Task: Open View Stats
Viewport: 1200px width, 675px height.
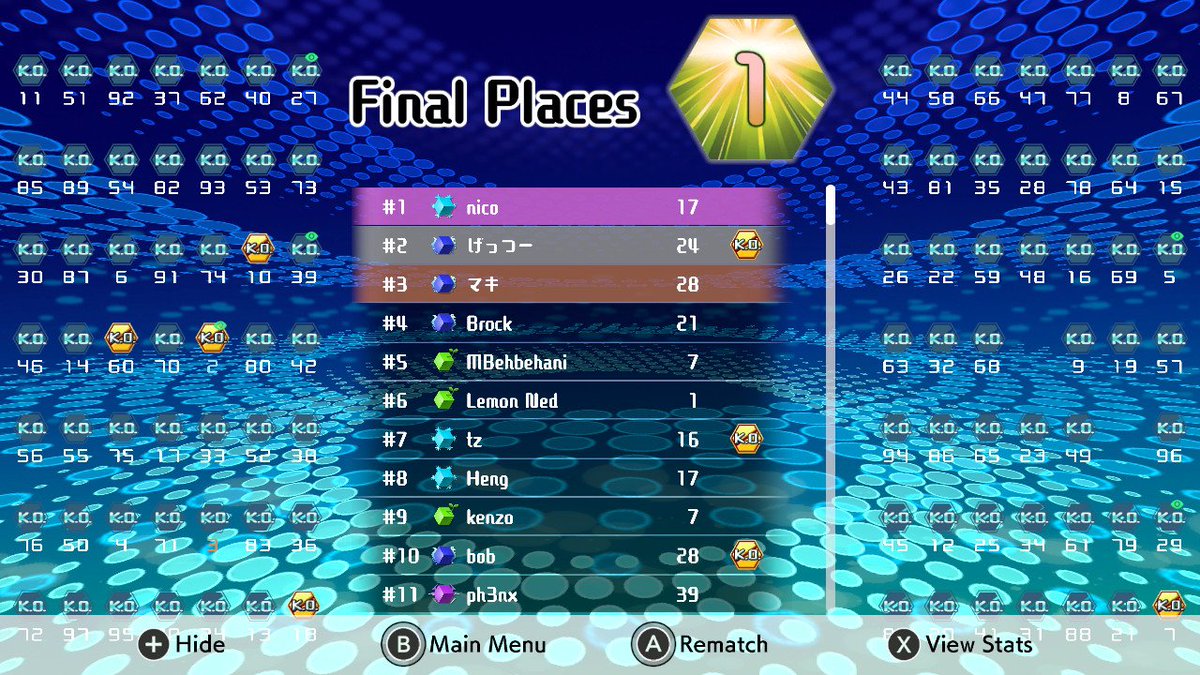Action: (x=961, y=645)
